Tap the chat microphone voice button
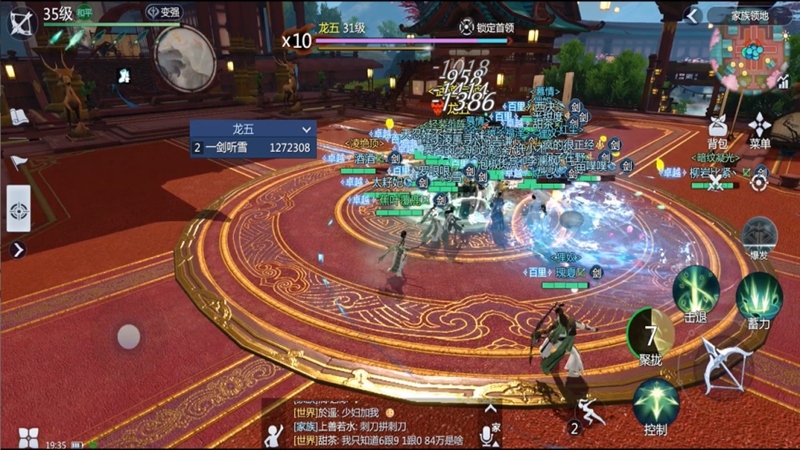Screen dimensions: 800x450 [489, 434]
